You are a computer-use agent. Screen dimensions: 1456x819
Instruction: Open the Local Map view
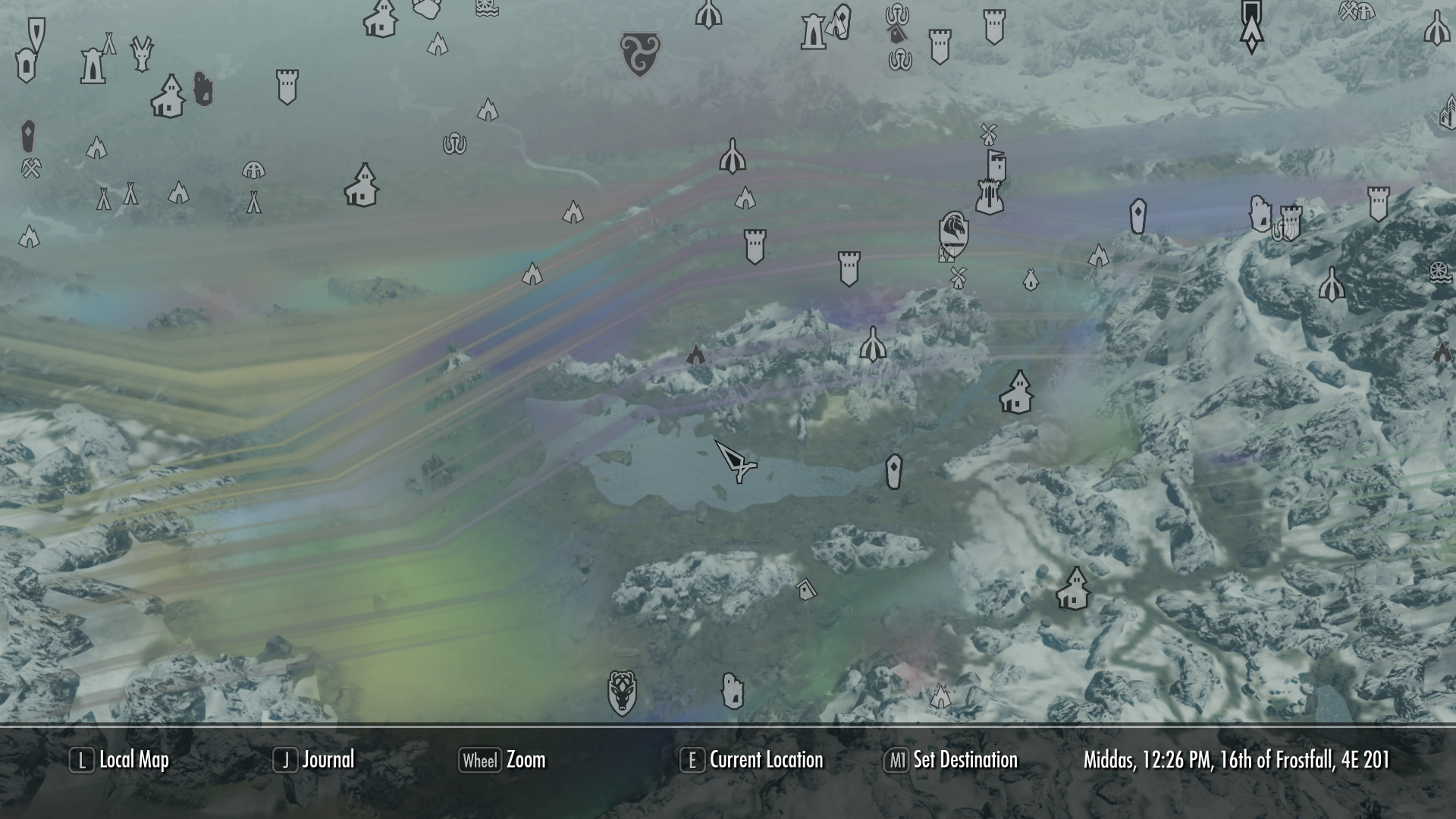click(x=120, y=760)
